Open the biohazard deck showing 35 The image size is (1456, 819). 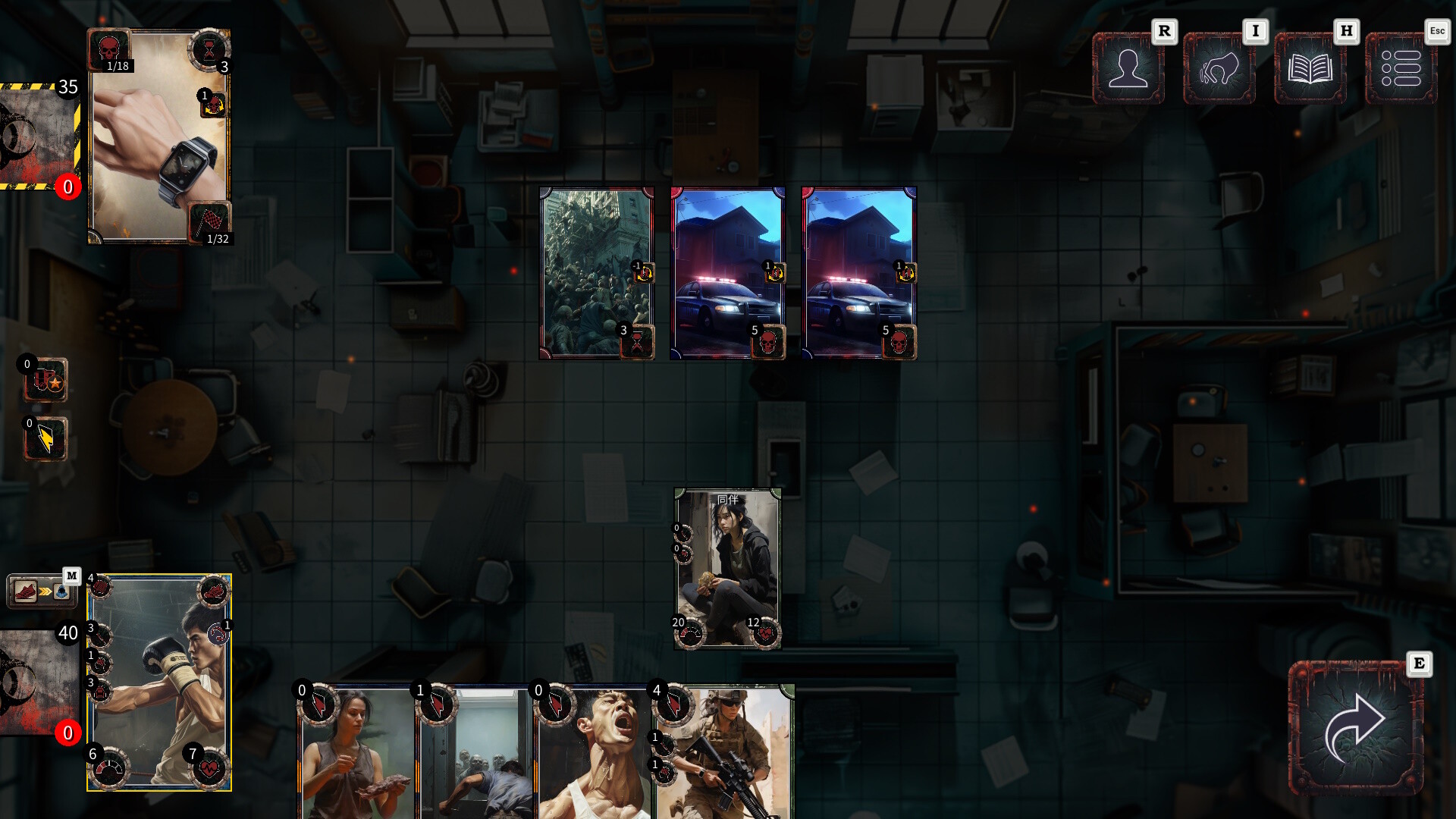click(38, 136)
